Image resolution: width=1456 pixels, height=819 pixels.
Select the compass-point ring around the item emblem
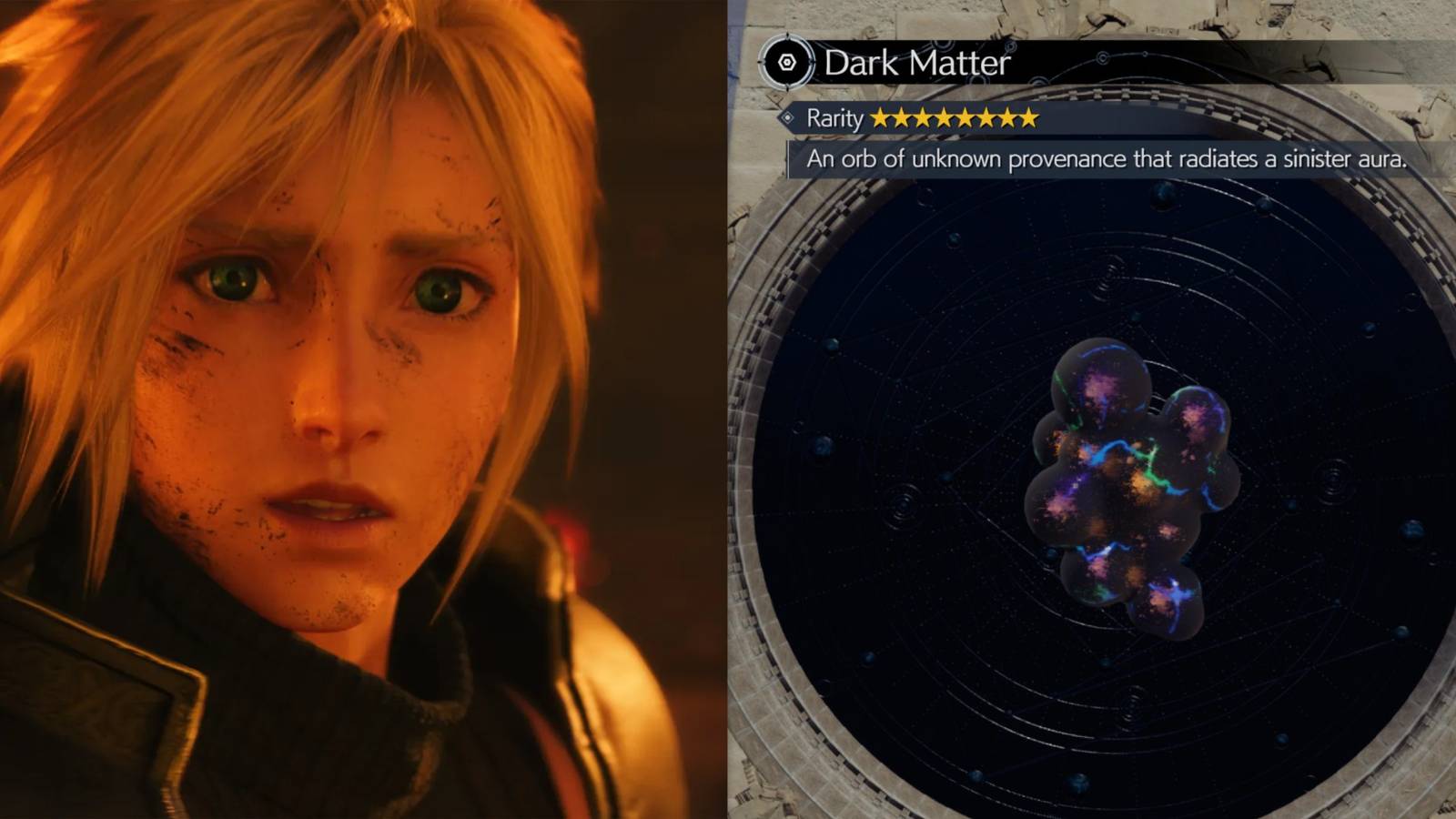[x=788, y=63]
